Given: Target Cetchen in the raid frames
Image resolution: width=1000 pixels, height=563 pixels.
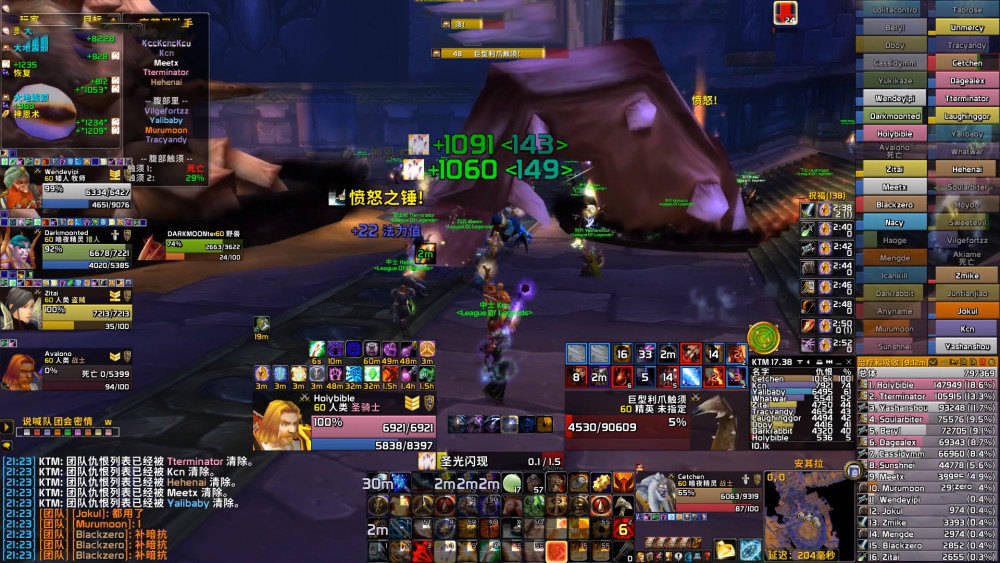Looking at the screenshot, I should [x=967, y=62].
